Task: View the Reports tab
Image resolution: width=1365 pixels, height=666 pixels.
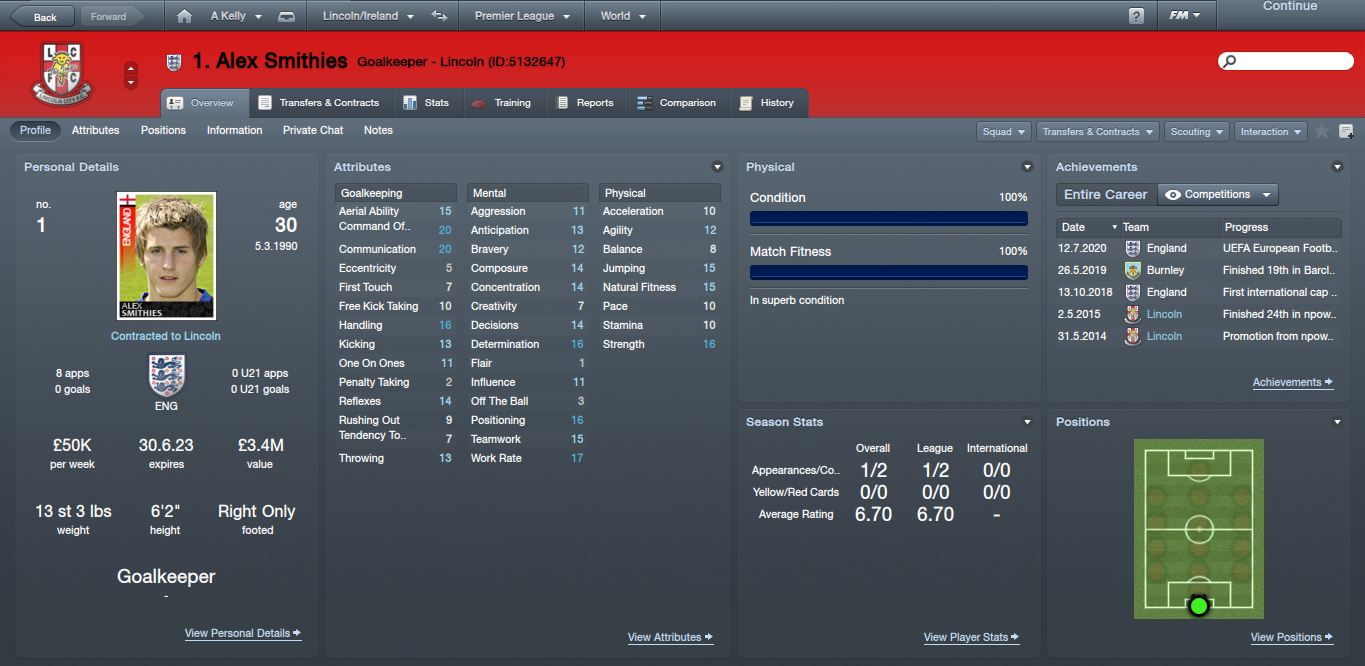Action: pyautogui.click(x=585, y=102)
